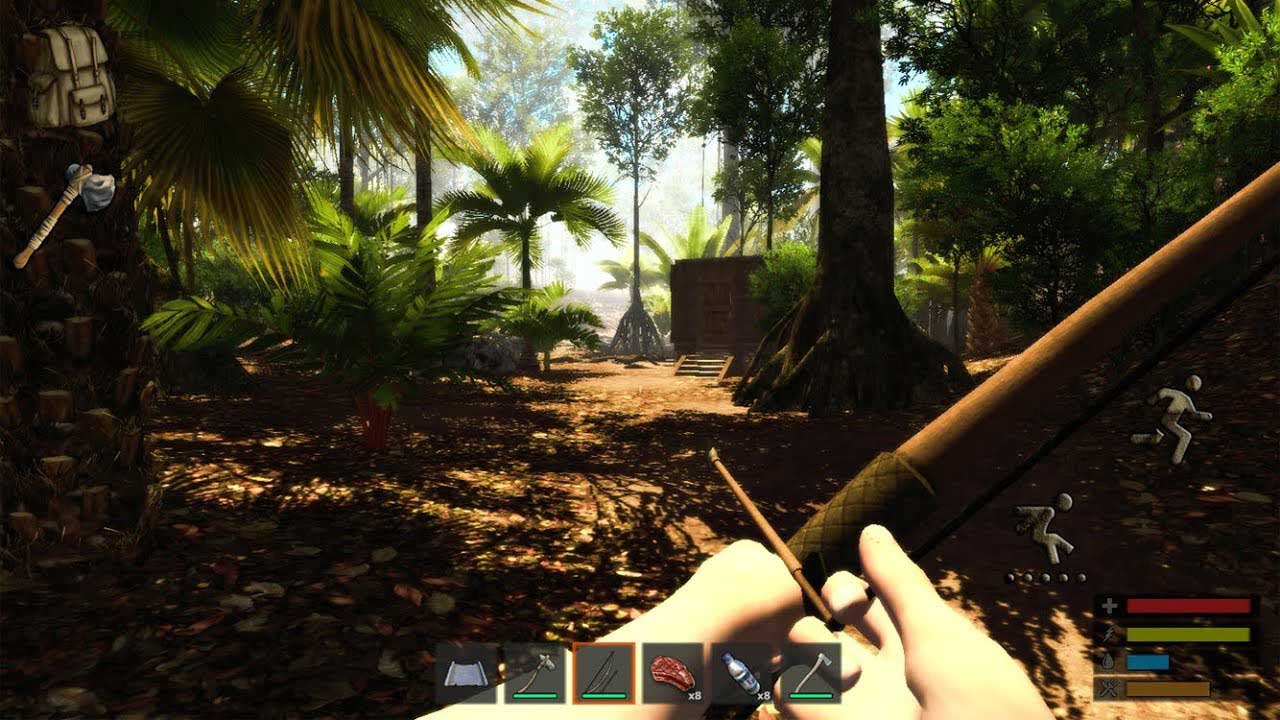Select the map item in the hotbar
1280x720 pixels.
(466, 673)
